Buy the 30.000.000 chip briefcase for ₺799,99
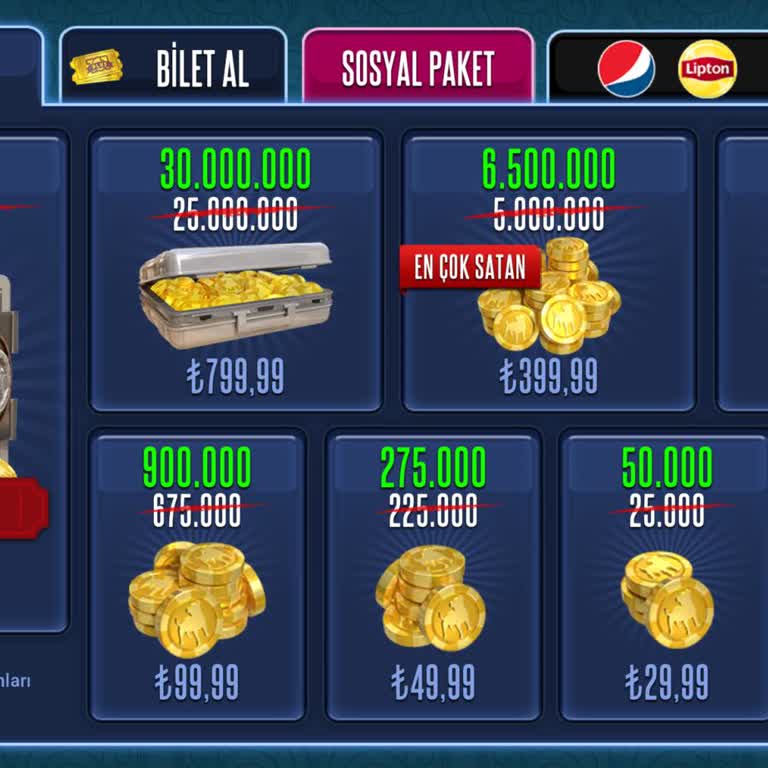 pos(236,272)
